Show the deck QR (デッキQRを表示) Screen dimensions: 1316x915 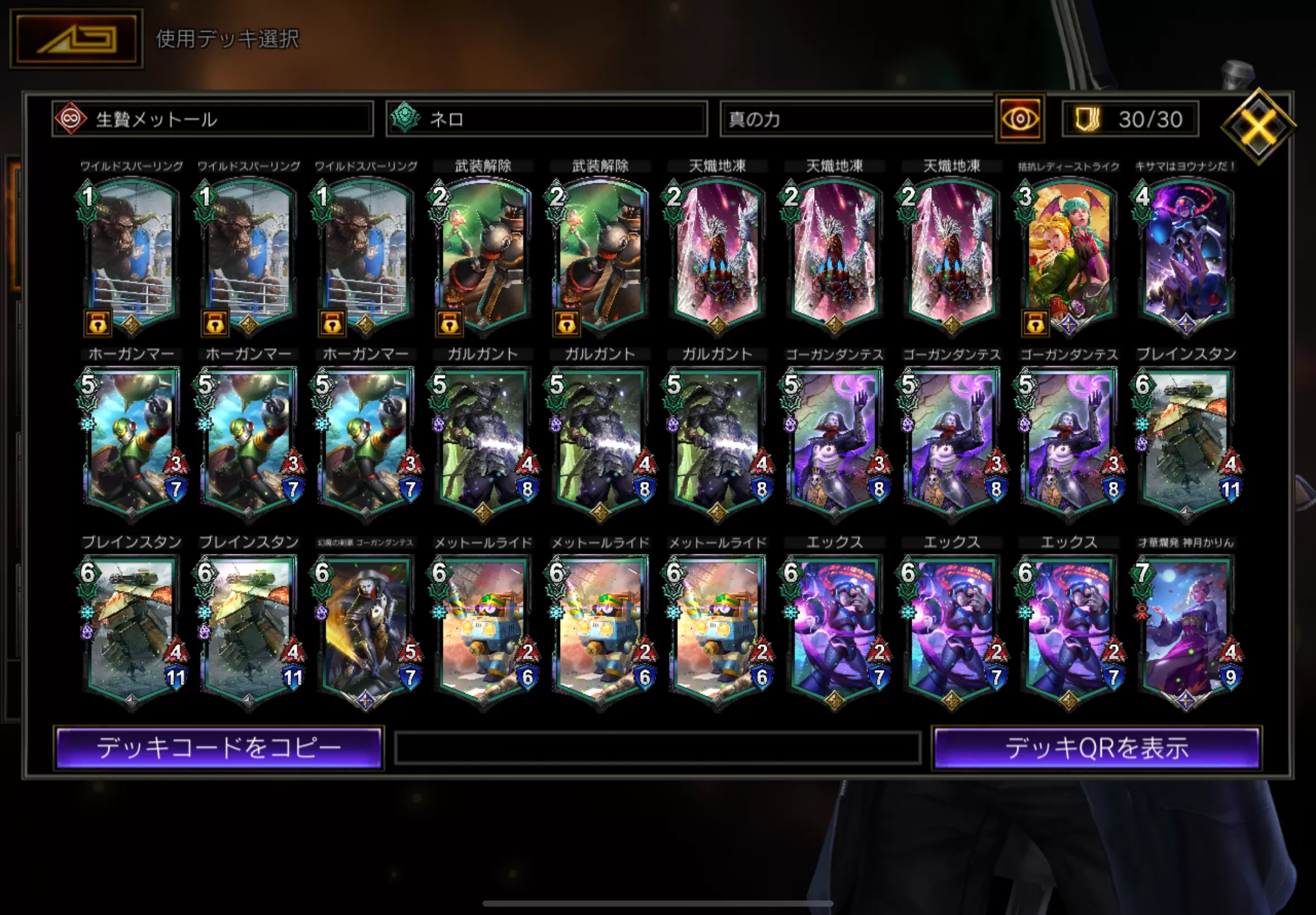(1096, 748)
